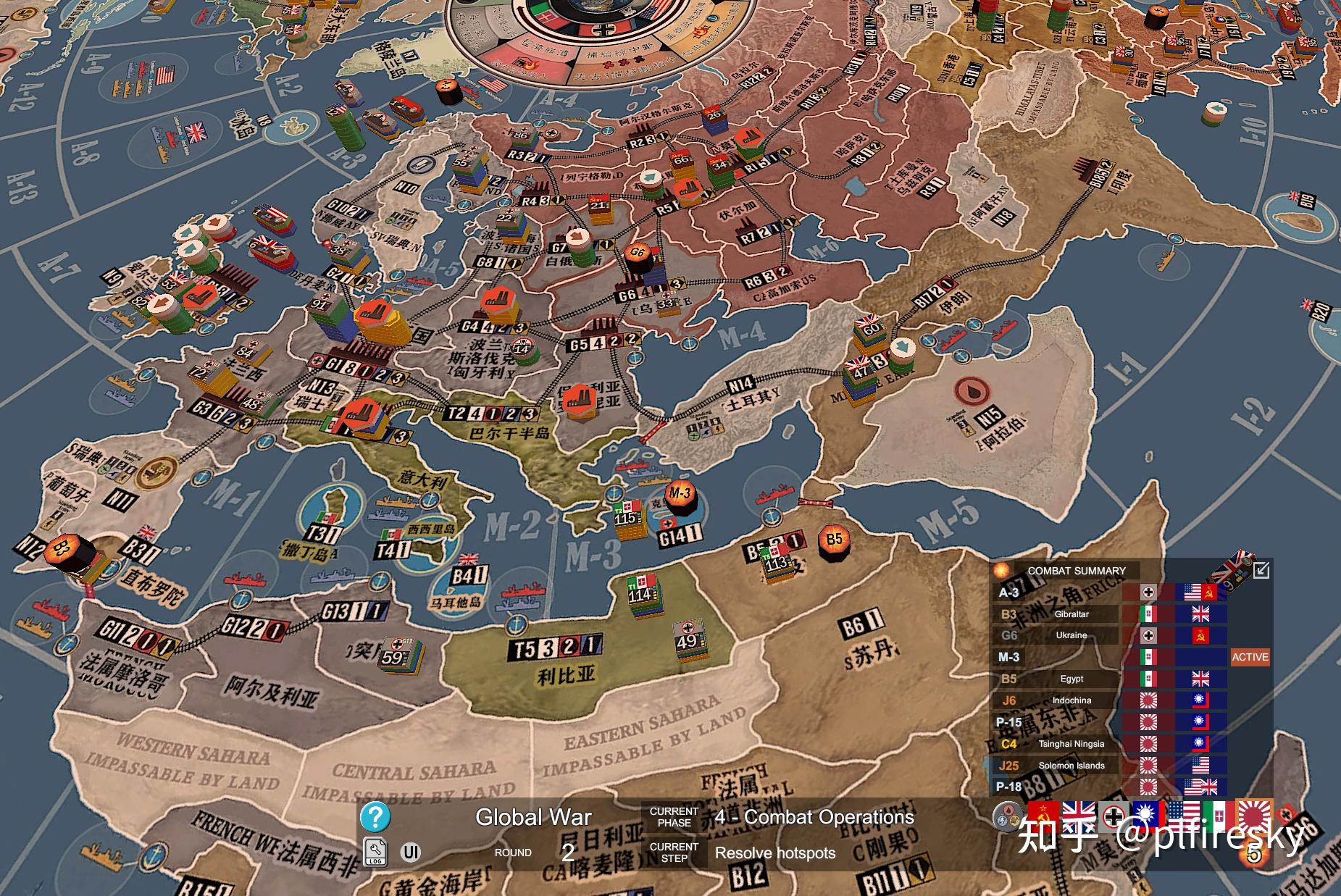Viewport: 1341px width, 896px height.
Task: Open the game log file icon
Action: point(376,852)
